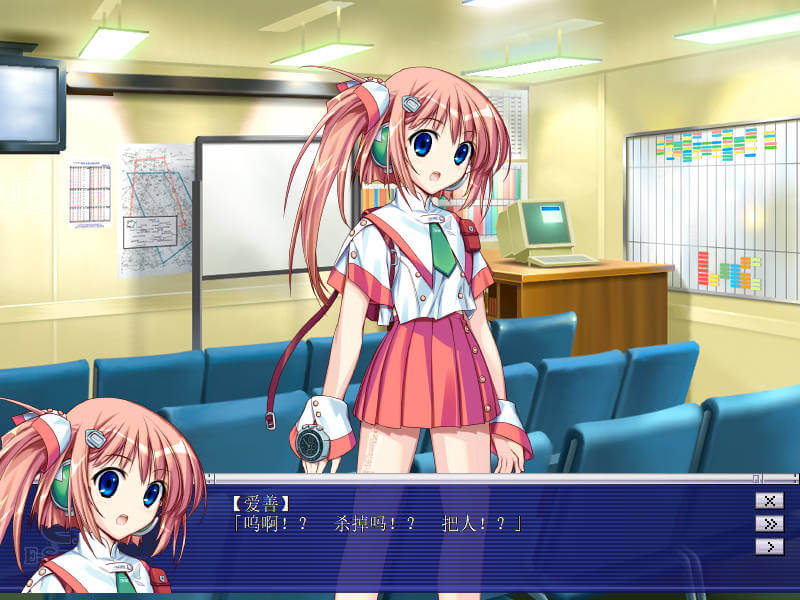Screen dimensions: 800x600
Task: Advance dialogue with the single arrow button
Action: click(769, 547)
